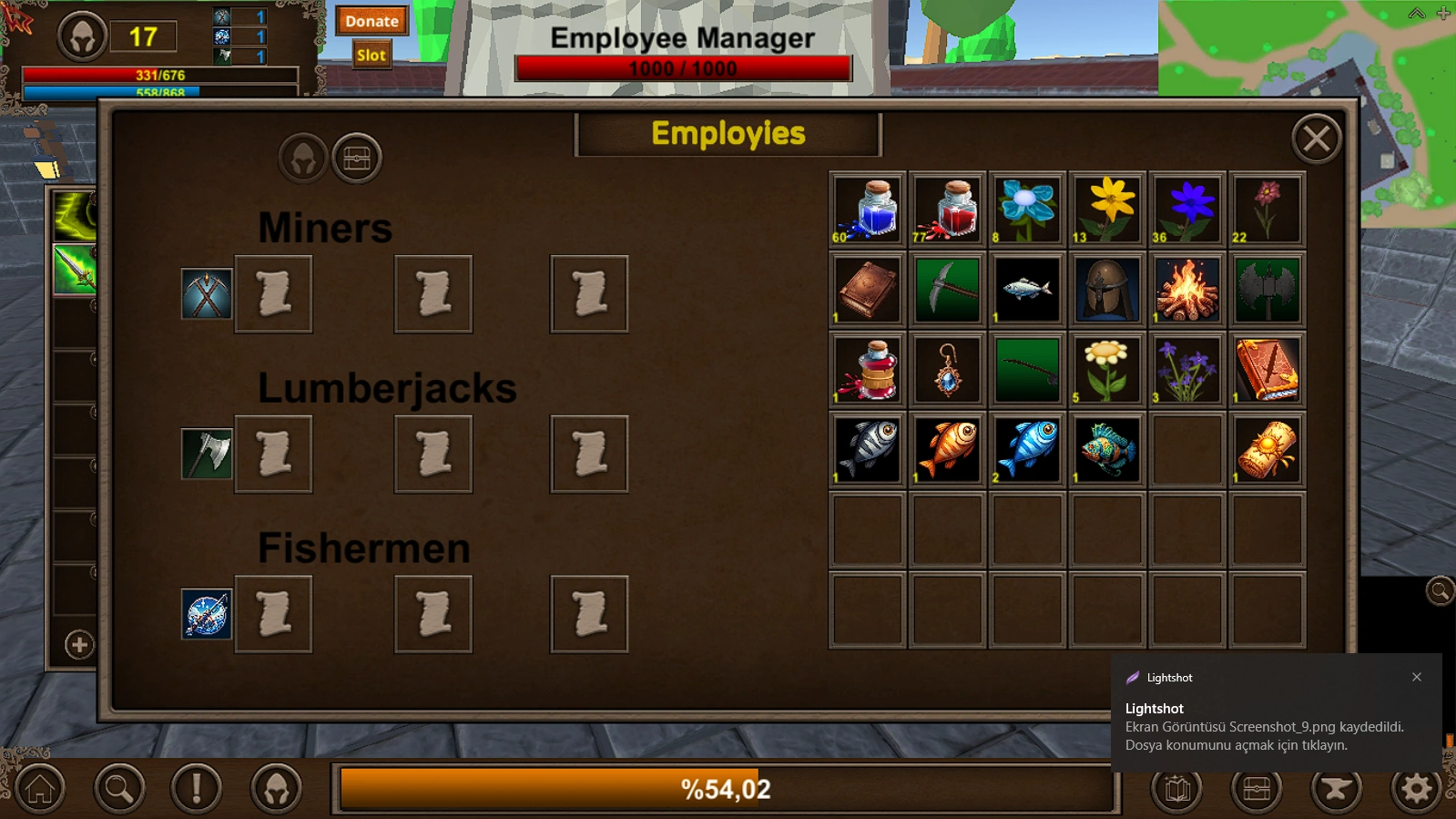Screen dimensions: 1456x819
Task: Open the book icon on bottom toolbar
Action: (1177, 789)
